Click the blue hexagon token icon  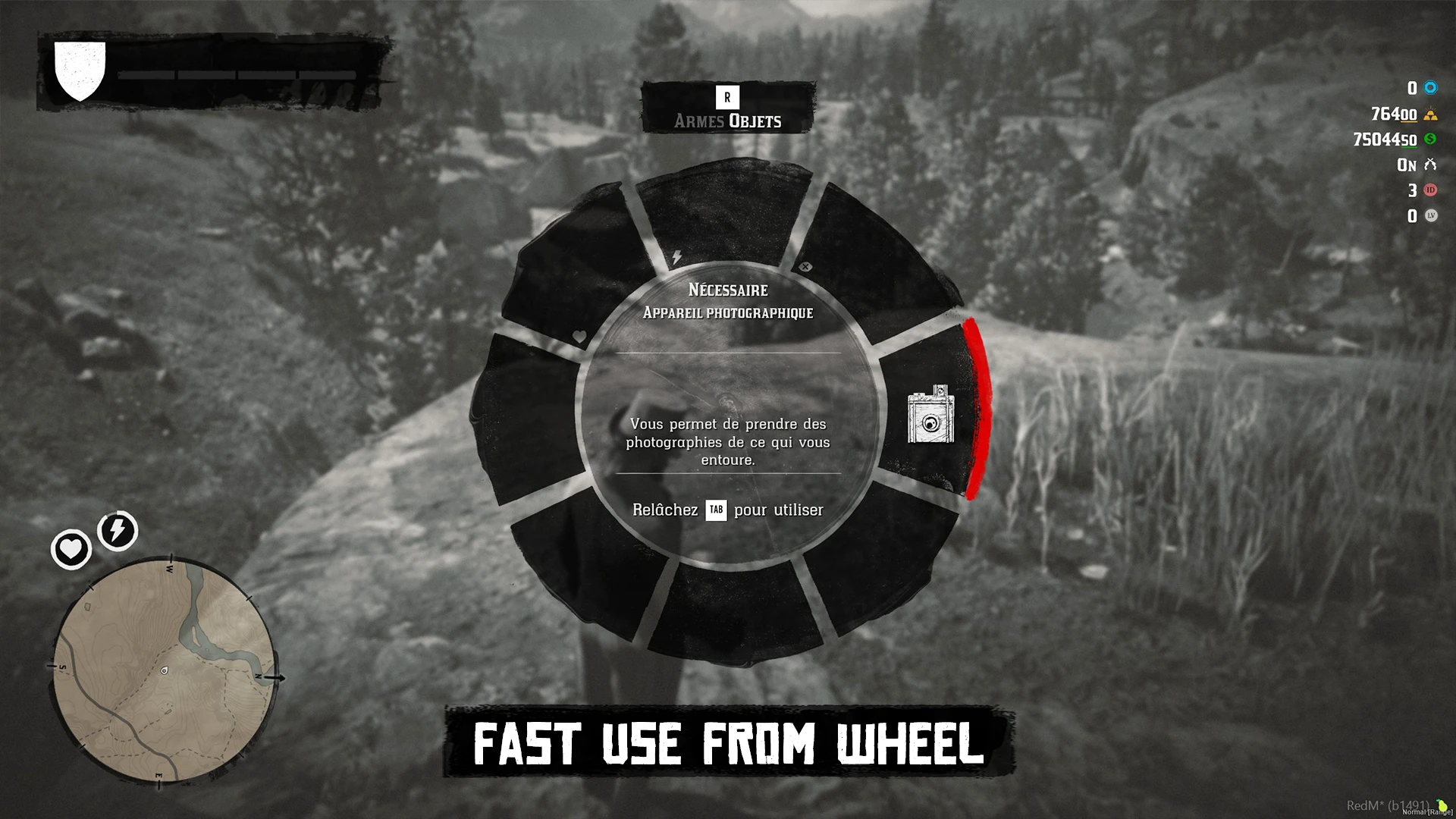tap(1429, 87)
